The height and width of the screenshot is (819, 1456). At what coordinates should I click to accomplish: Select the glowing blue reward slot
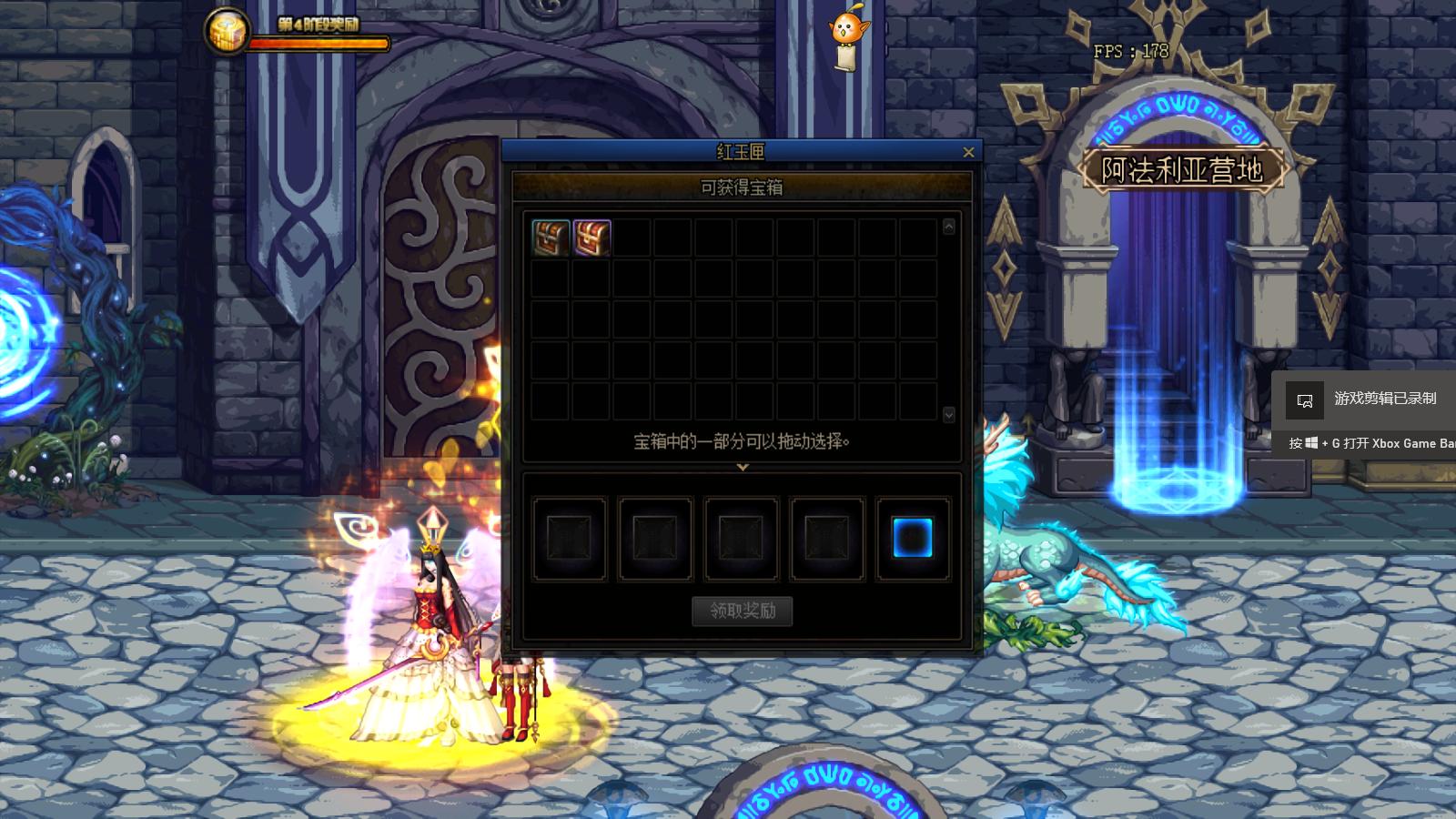tap(913, 538)
